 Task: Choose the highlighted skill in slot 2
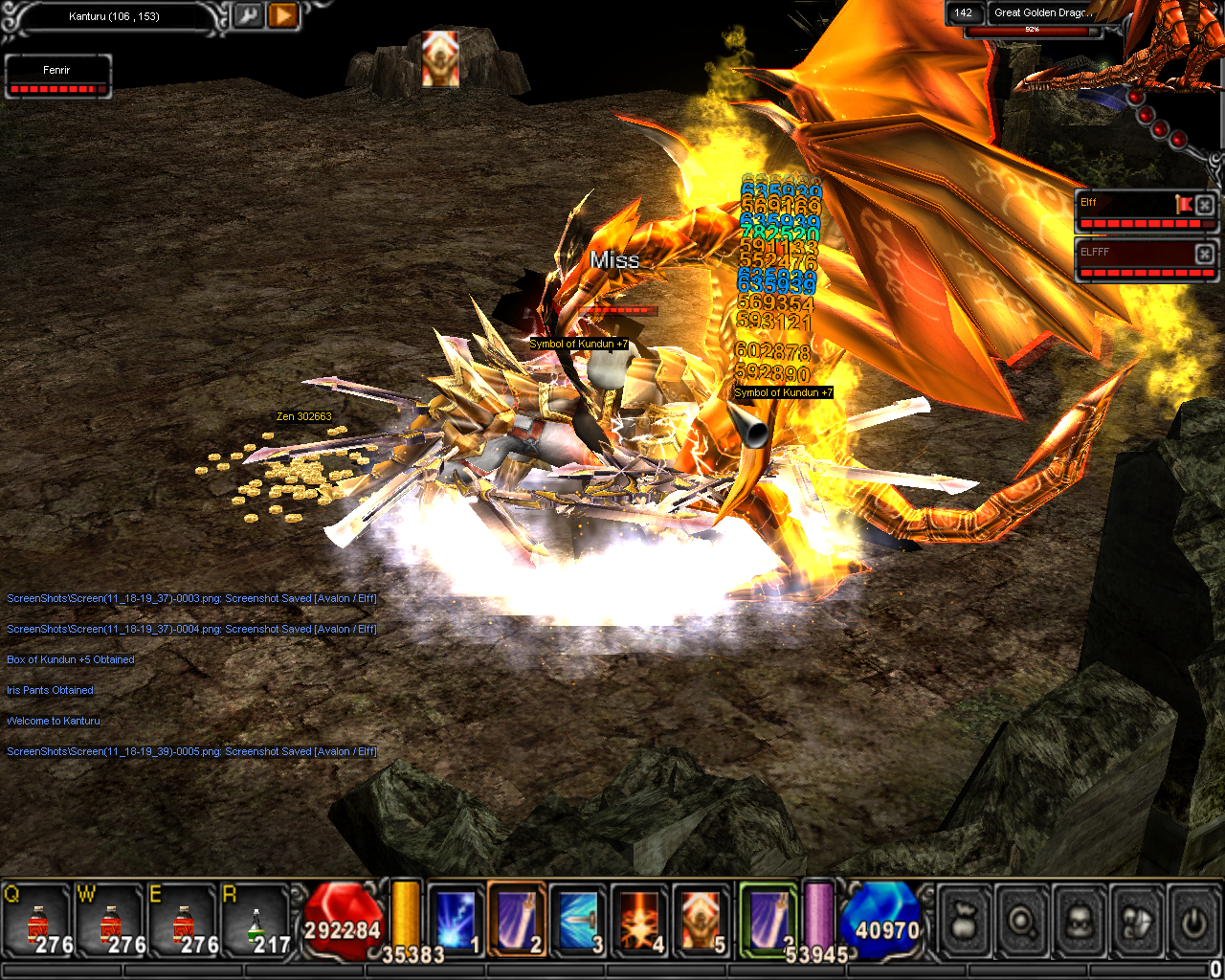coord(518,921)
